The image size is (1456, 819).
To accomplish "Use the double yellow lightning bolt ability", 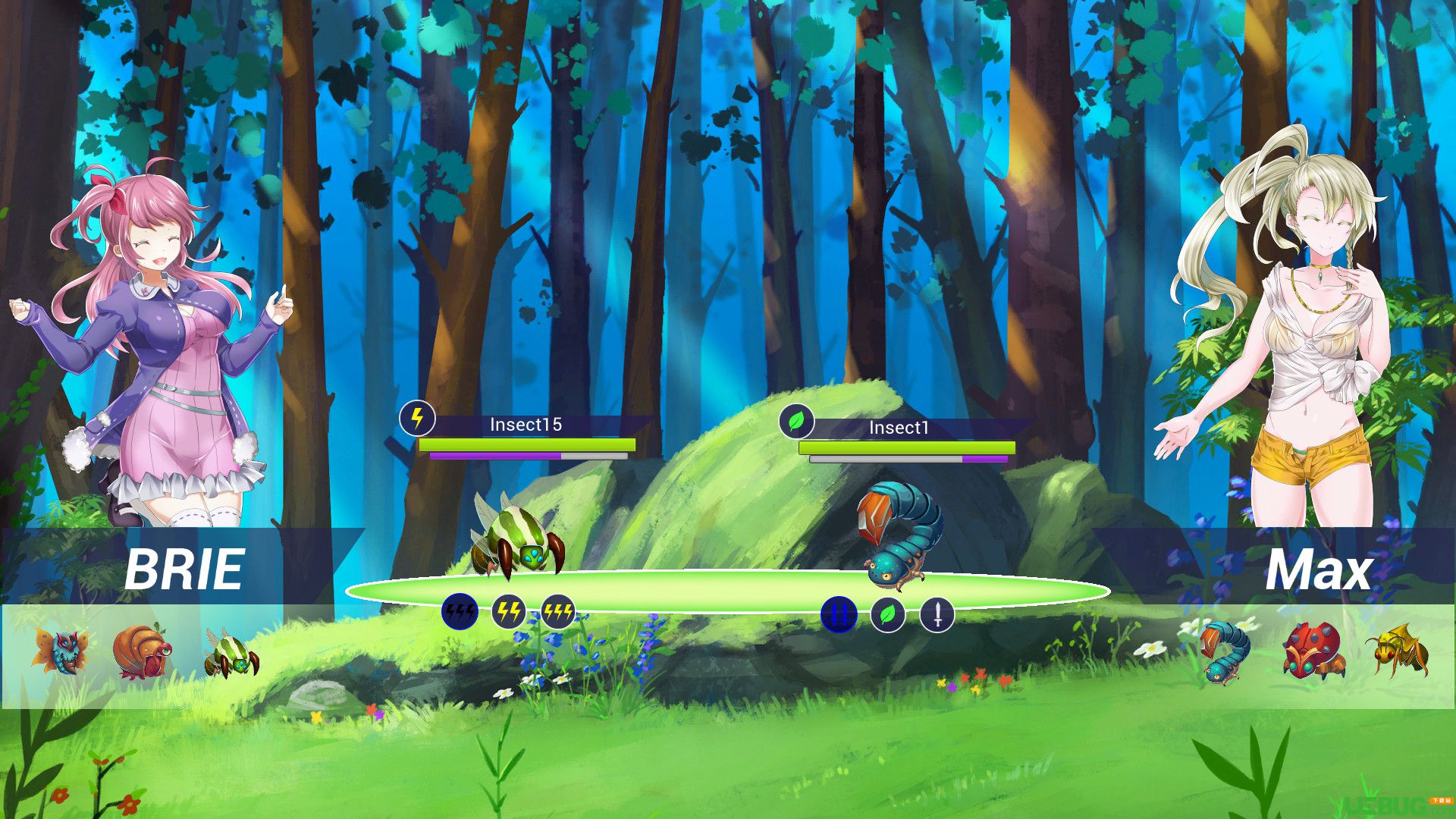I will [x=509, y=612].
